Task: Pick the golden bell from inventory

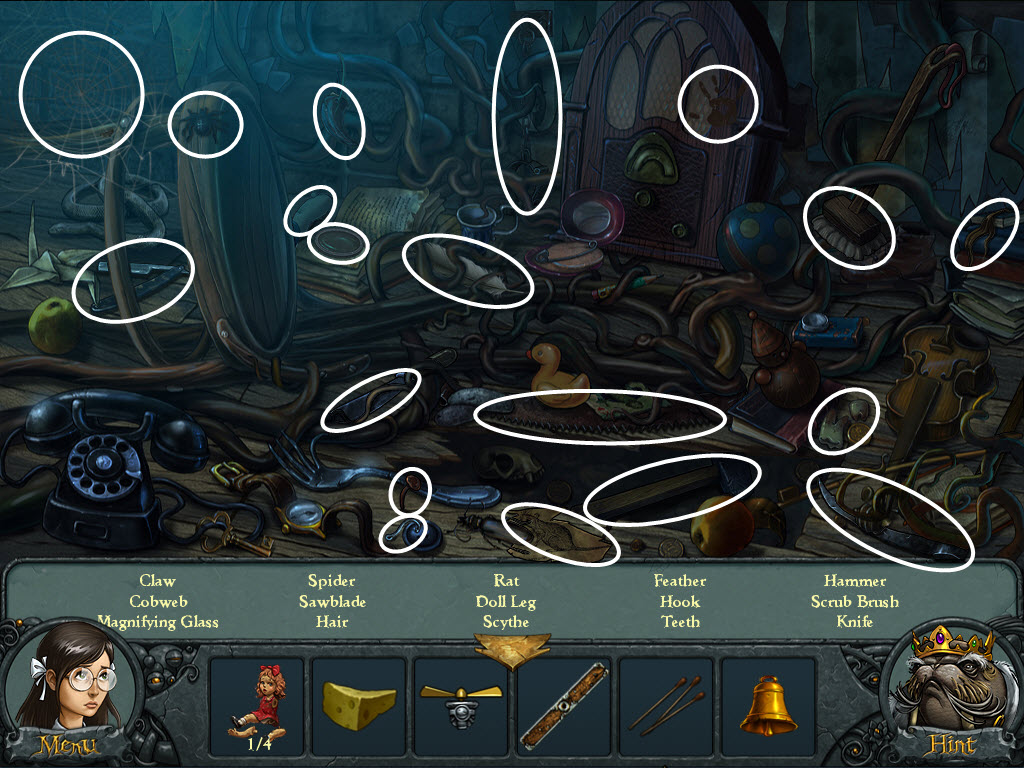Action: point(768,704)
